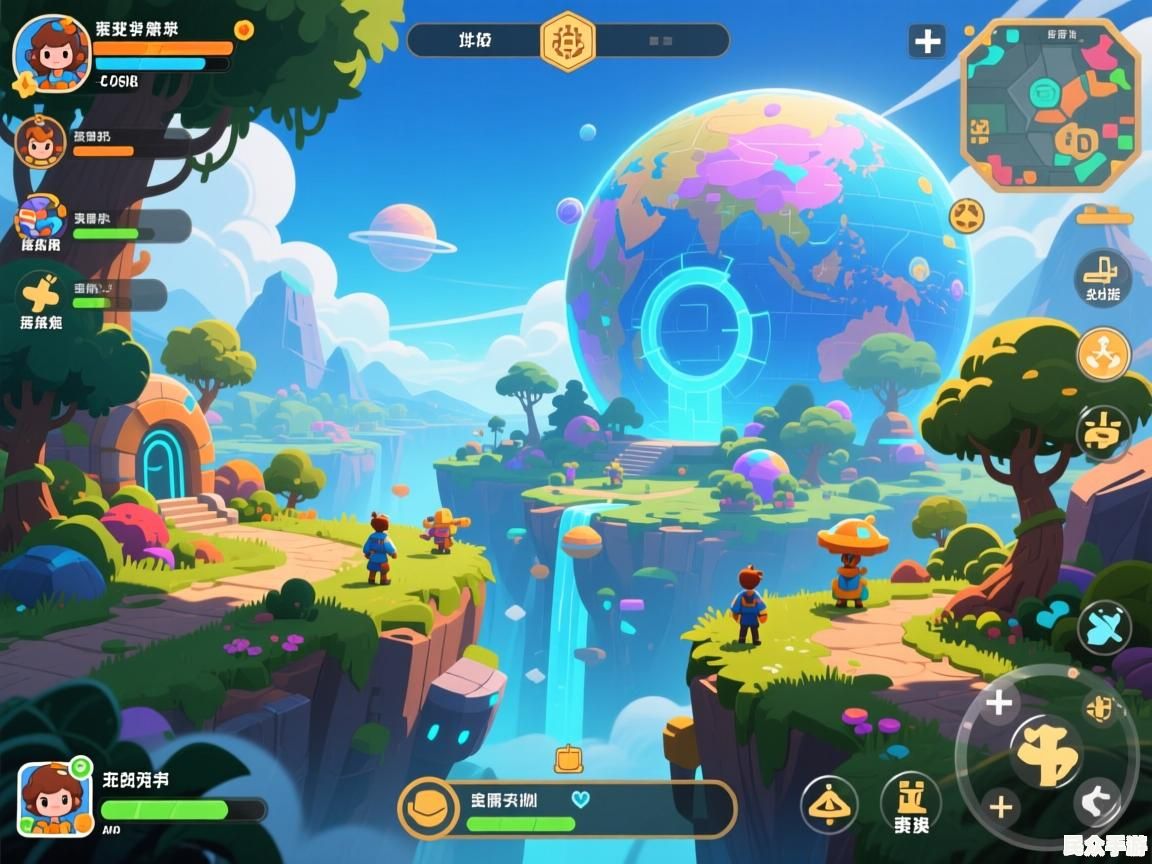Screen dimensions: 1152x864
Task: Tap the white arrow button in the action wheel
Action: pos(1097,802)
